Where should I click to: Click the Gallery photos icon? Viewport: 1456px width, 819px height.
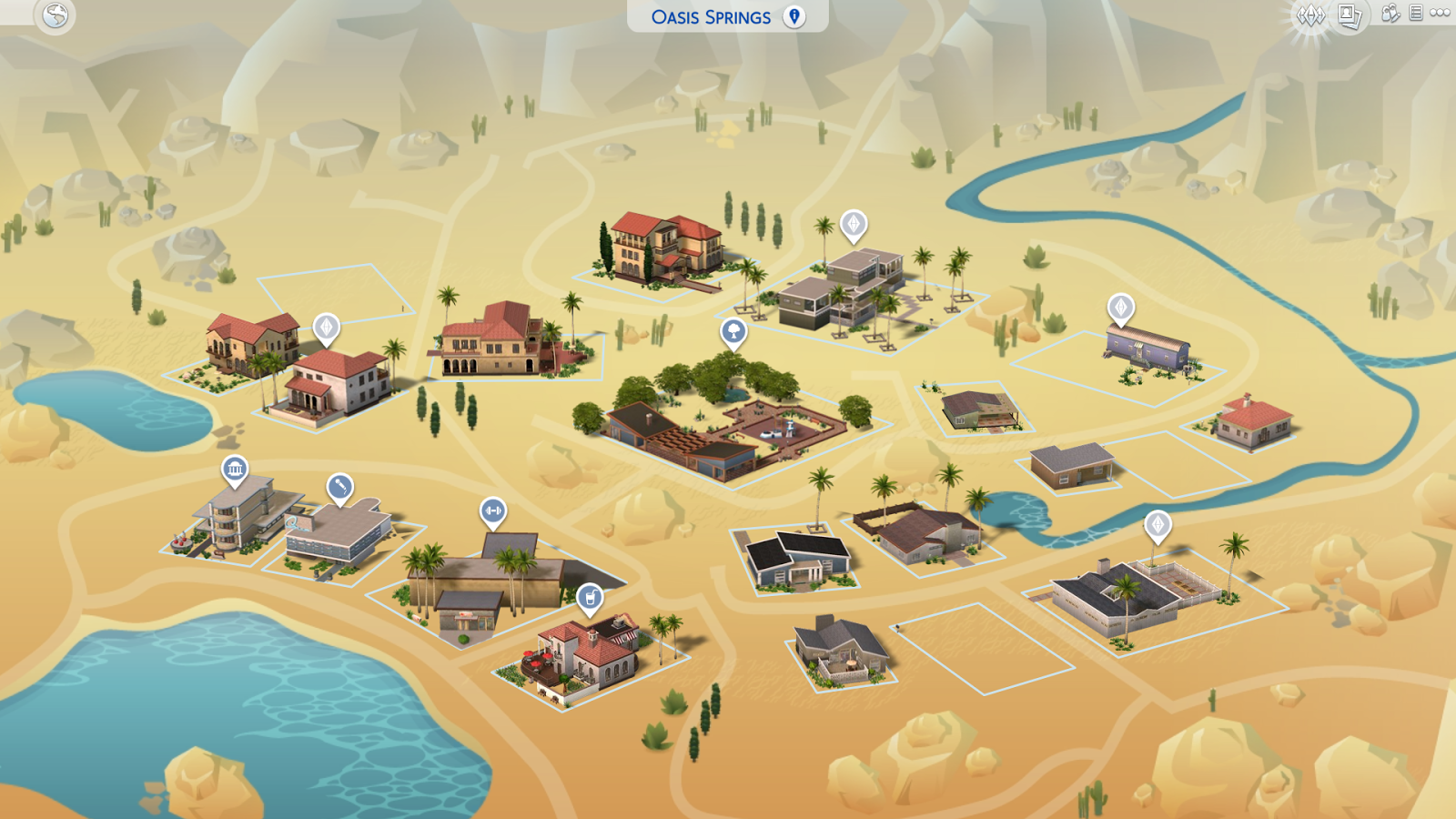click(1348, 15)
